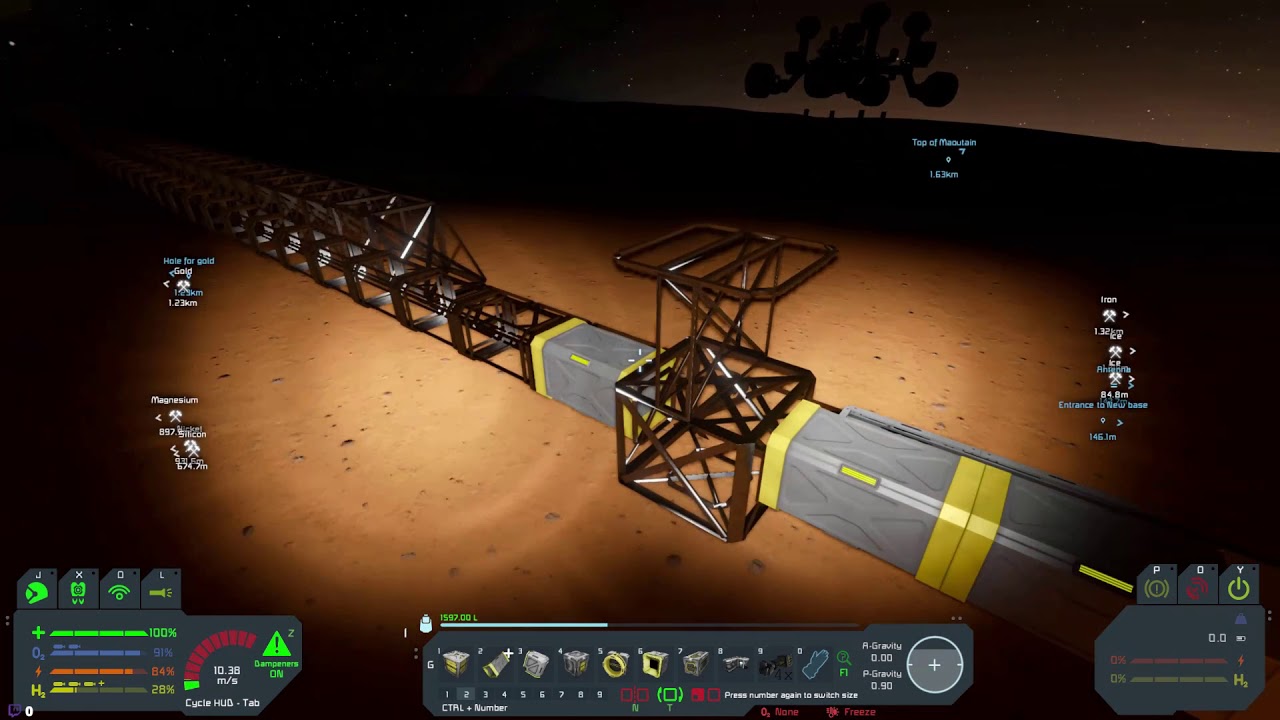
Task: Switch to toolbar page 5
Action: (523, 695)
